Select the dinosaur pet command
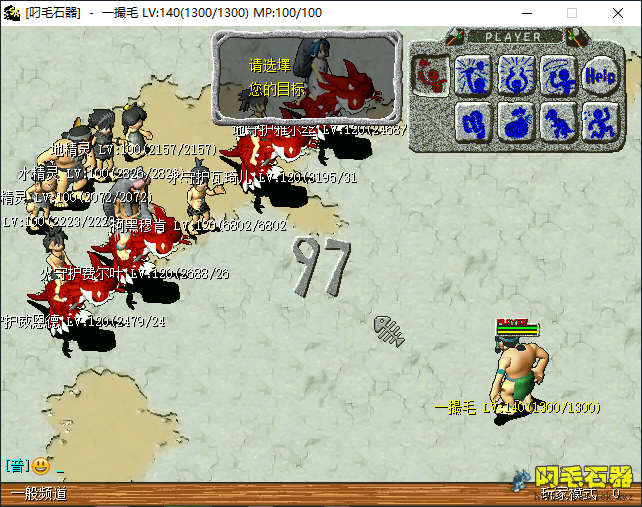This screenshot has height=507, width=642. tap(557, 122)
